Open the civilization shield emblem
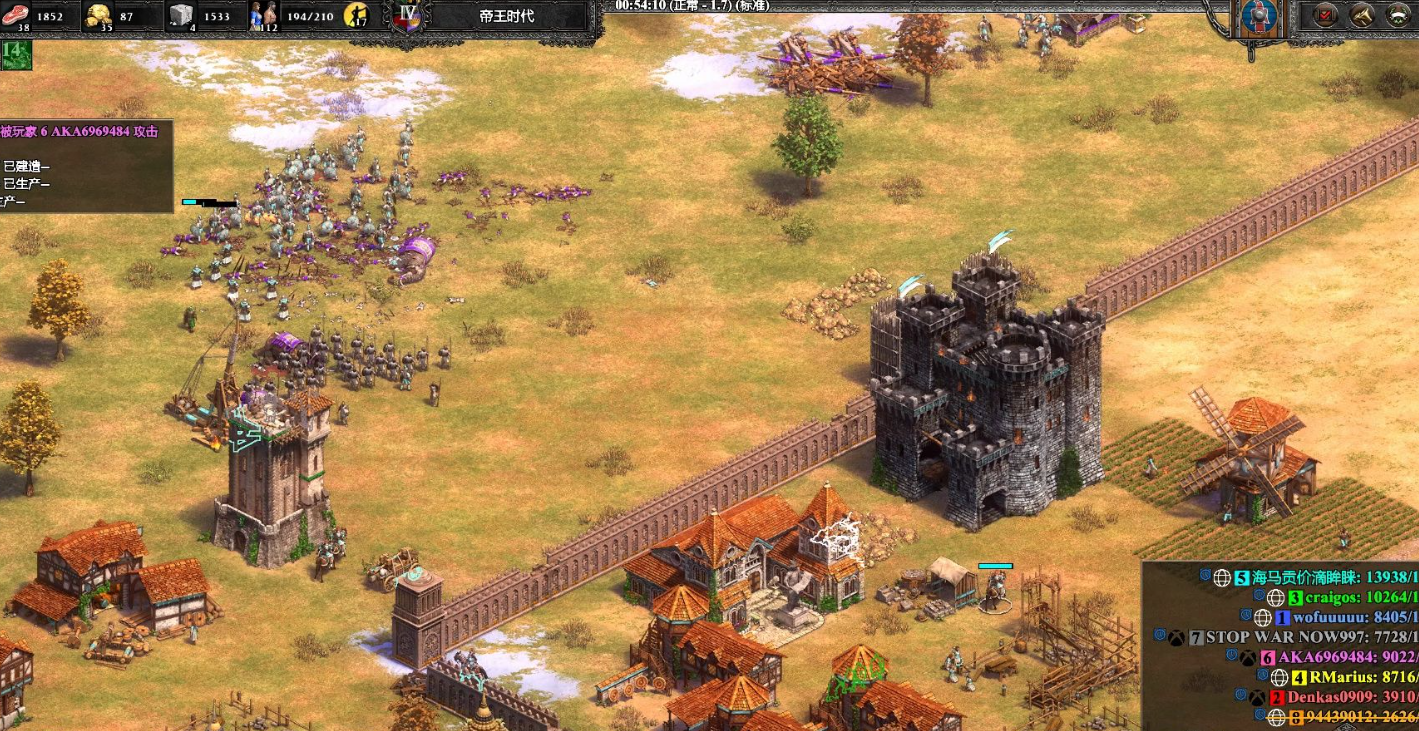Image resolution: width=1419 pixels, height=731 pixels. pos(1261,17)
